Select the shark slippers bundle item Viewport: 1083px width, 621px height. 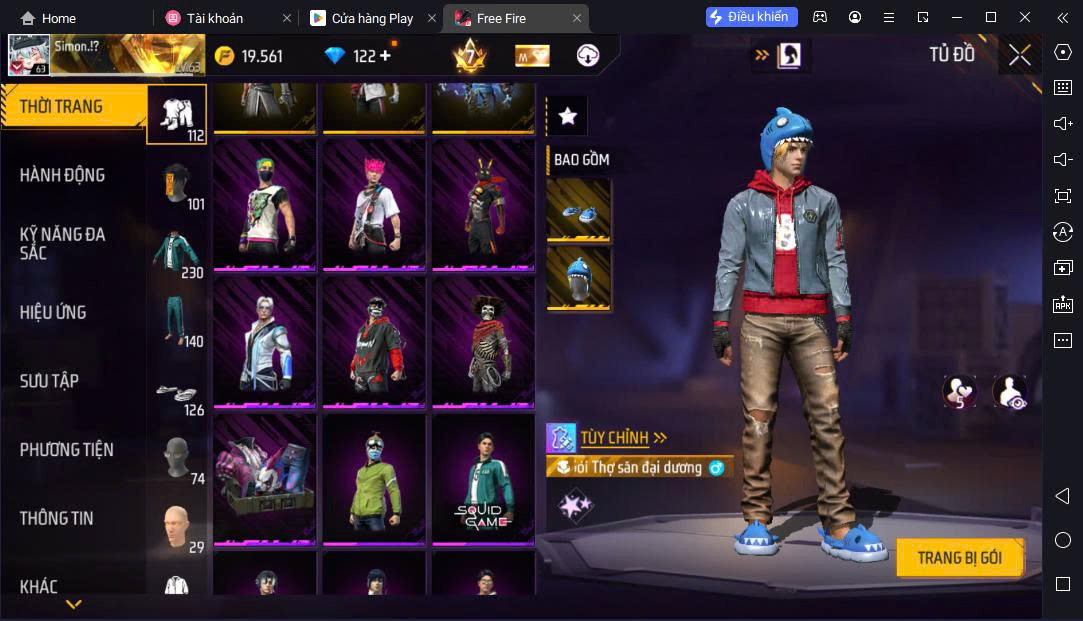coord(579,211)
